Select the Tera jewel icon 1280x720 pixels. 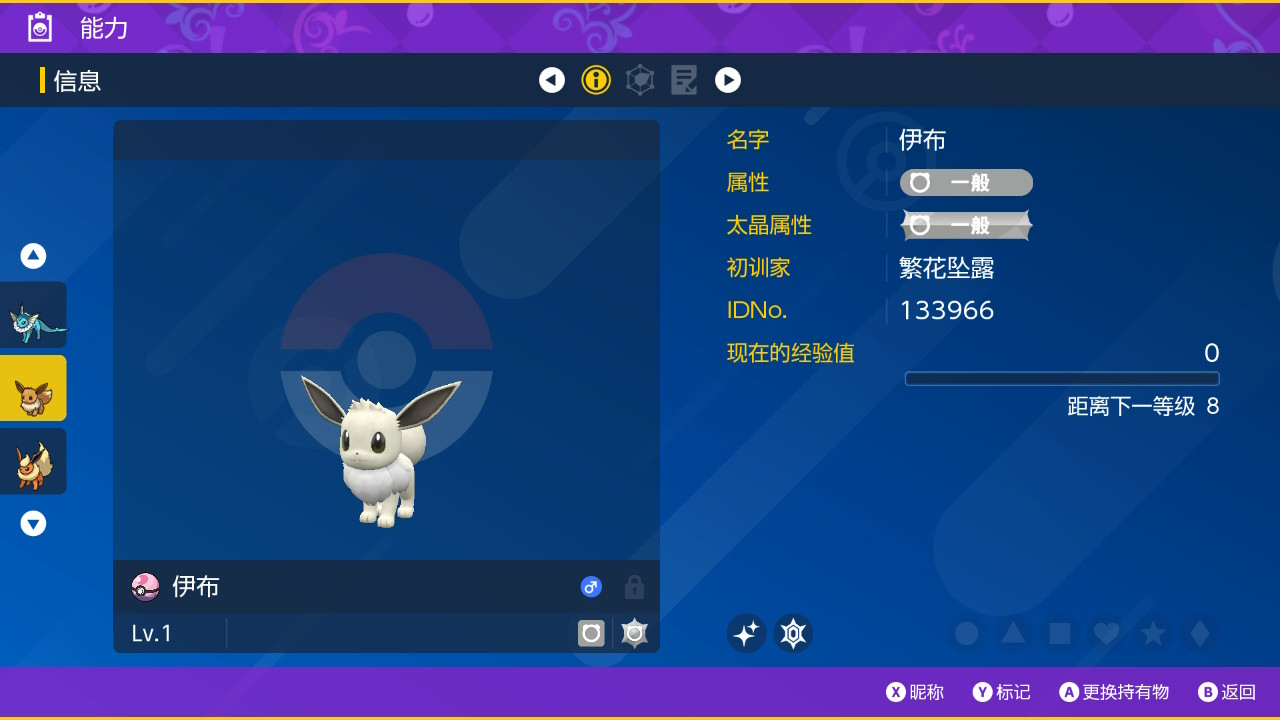click(x=793, y=633)
